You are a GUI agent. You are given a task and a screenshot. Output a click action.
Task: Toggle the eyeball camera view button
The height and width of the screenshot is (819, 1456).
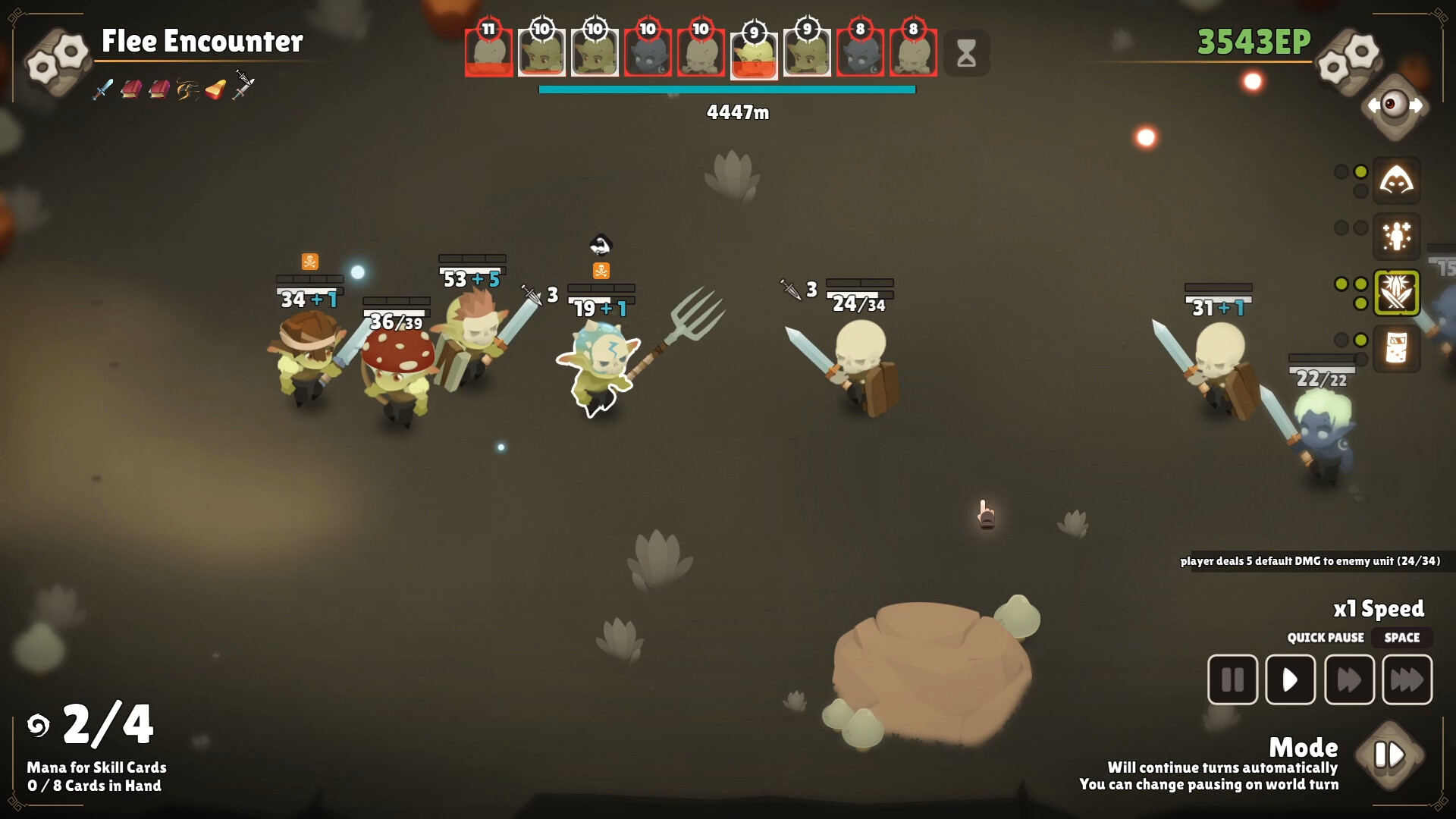point(1395,105)
